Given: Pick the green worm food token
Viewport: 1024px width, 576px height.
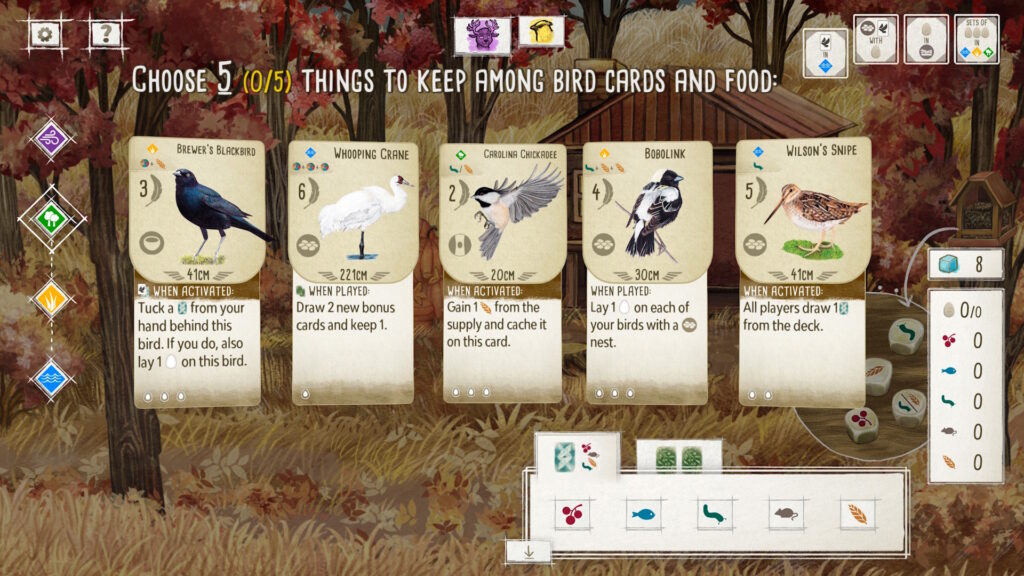Looking at the screenshot, I should coord(714,514).
